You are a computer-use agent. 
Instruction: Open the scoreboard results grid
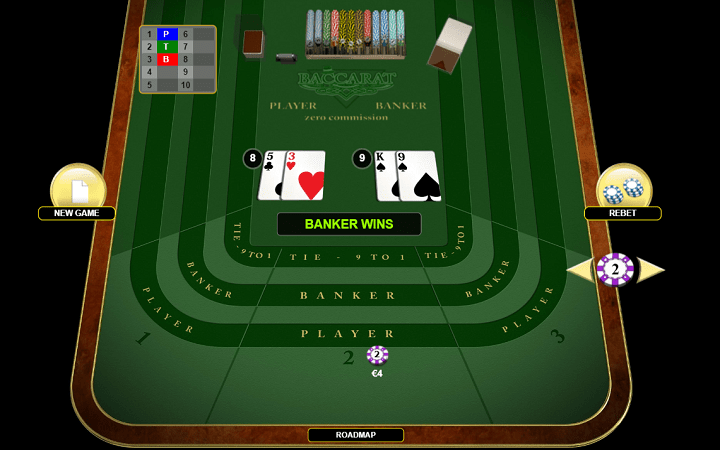click(177, 60)
